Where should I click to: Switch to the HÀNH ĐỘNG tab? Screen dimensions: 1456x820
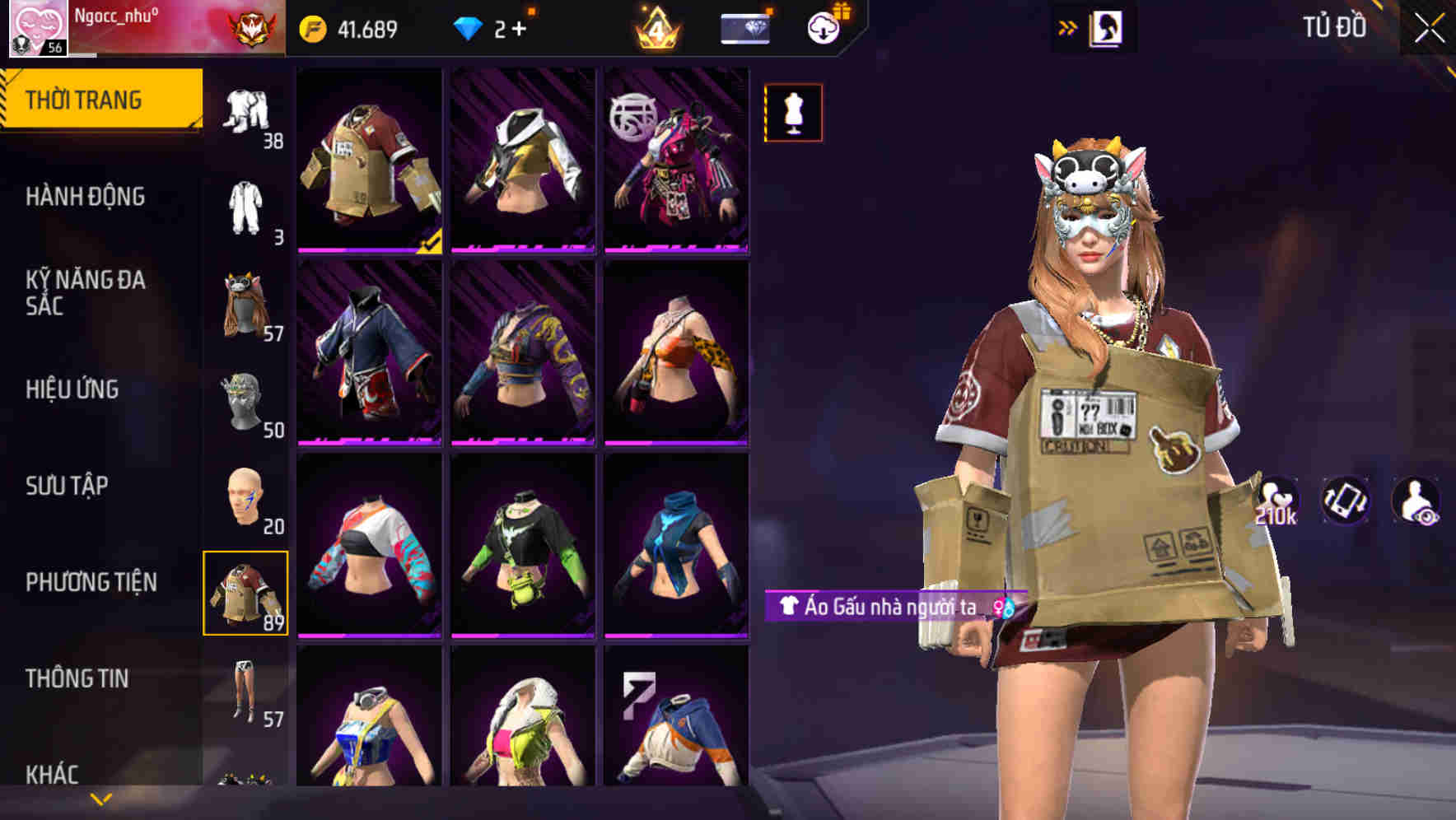pos(86,197)
